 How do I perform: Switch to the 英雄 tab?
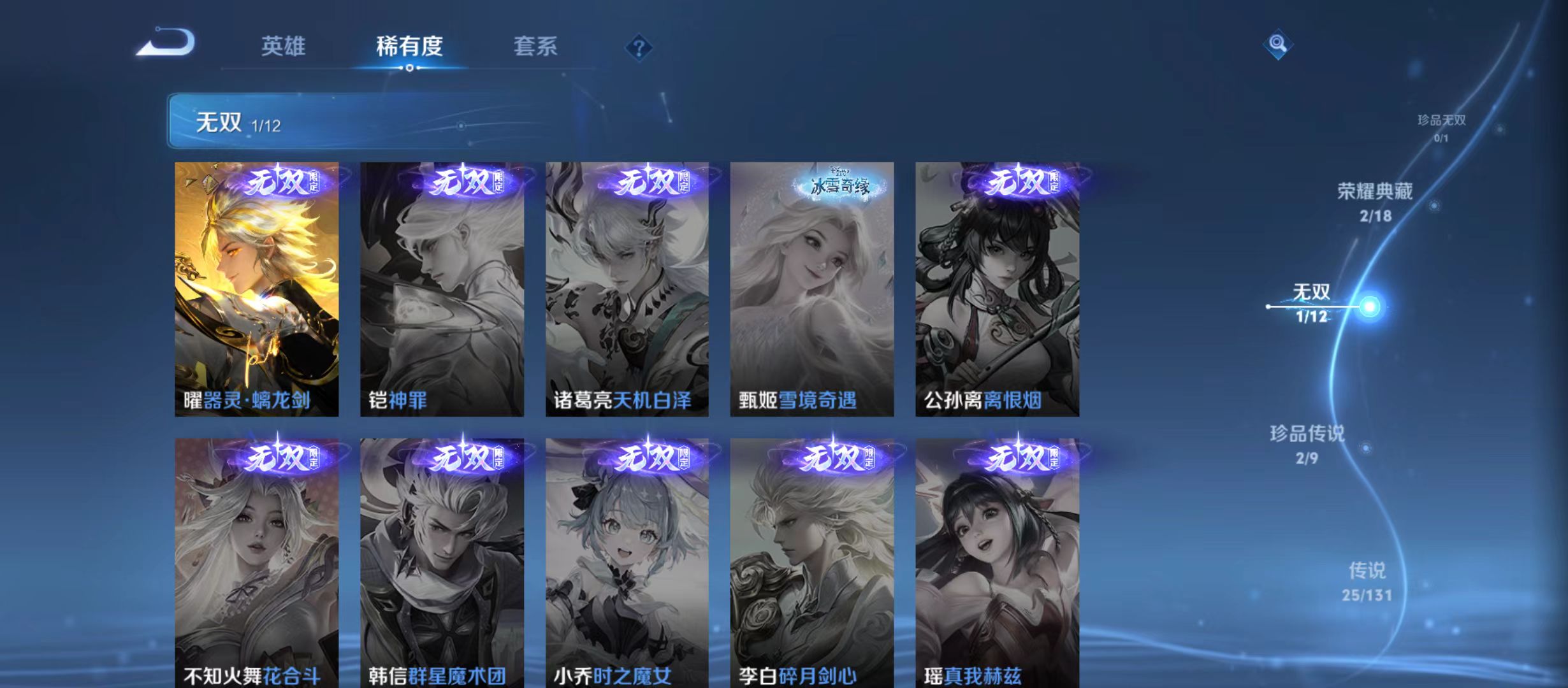(x=283, y=46)
